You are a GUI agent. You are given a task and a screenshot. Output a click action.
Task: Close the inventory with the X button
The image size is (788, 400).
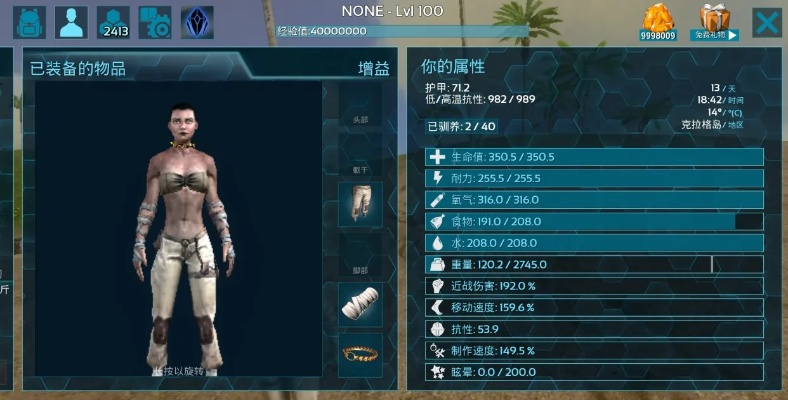pos(767,22)
